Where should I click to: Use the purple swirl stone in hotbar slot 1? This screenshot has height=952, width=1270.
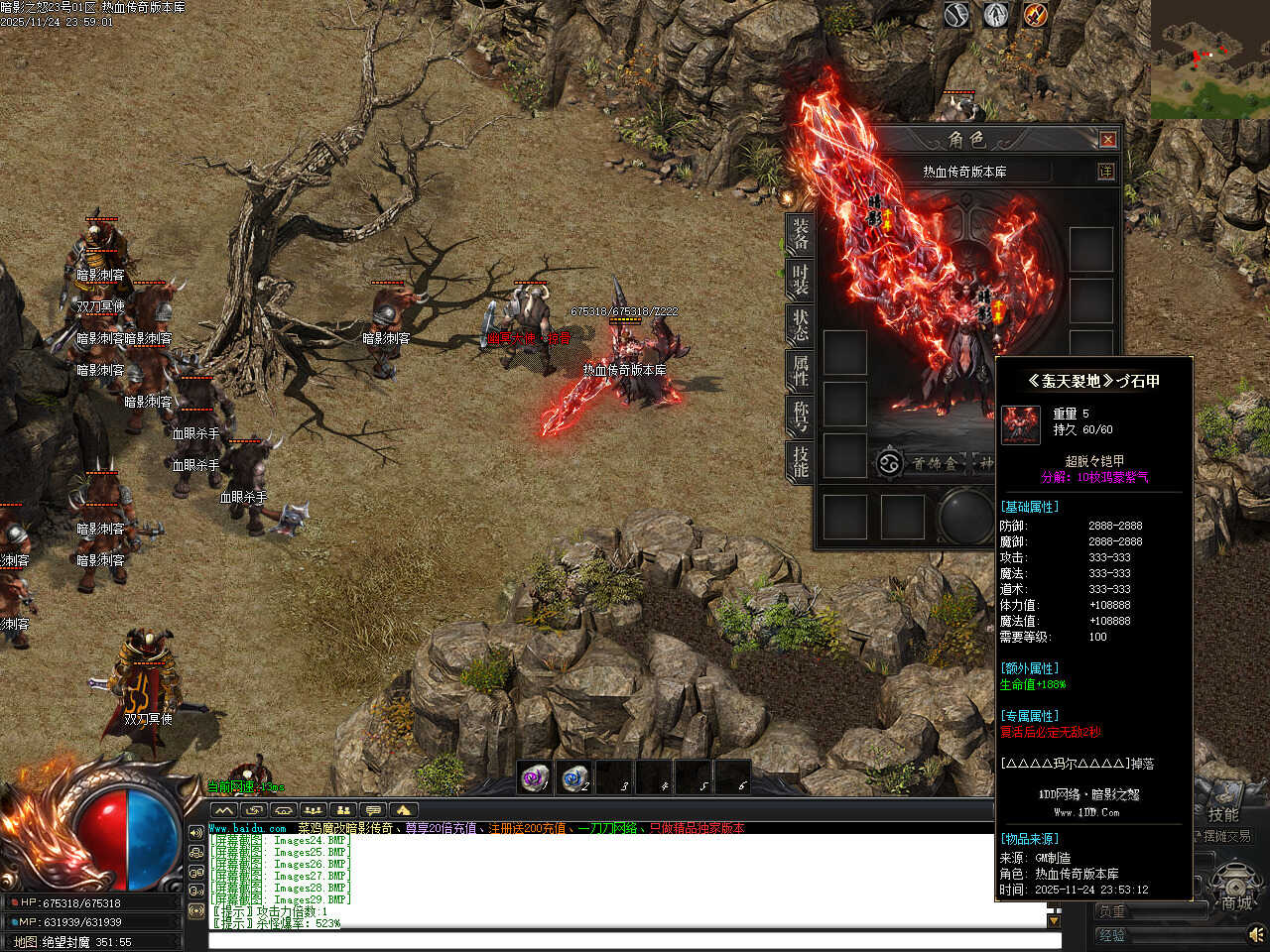(x=535, y=778)
